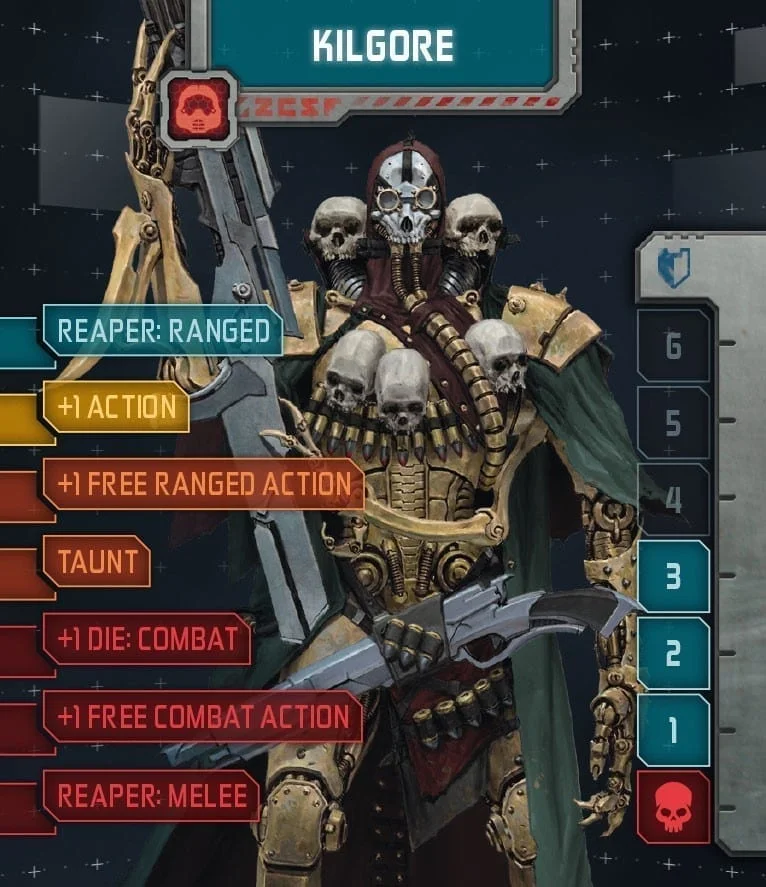This screenshot has width=766, height=887.
Task: Click highlighted health level 1
Action: 673,731
